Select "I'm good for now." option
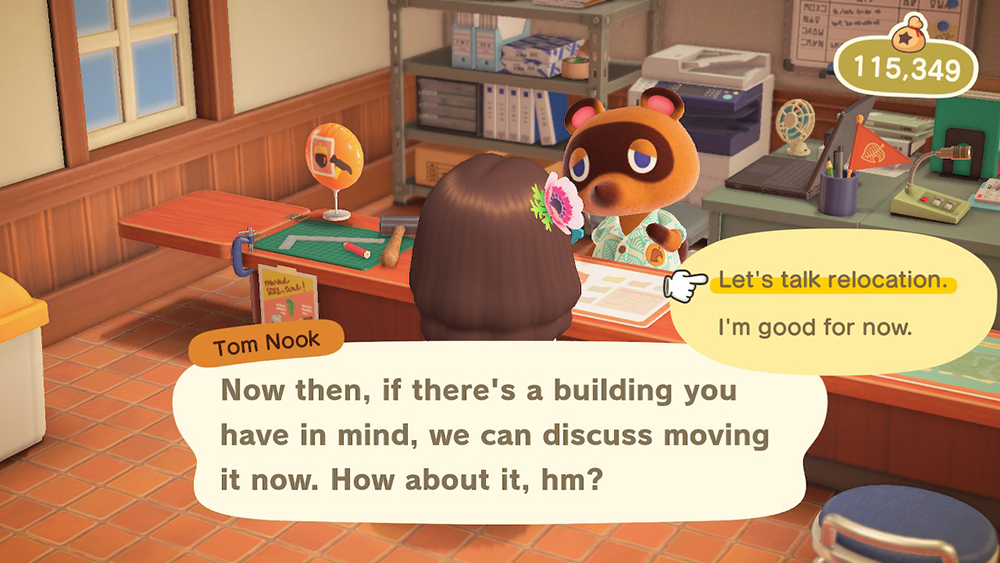 (815, 327)
